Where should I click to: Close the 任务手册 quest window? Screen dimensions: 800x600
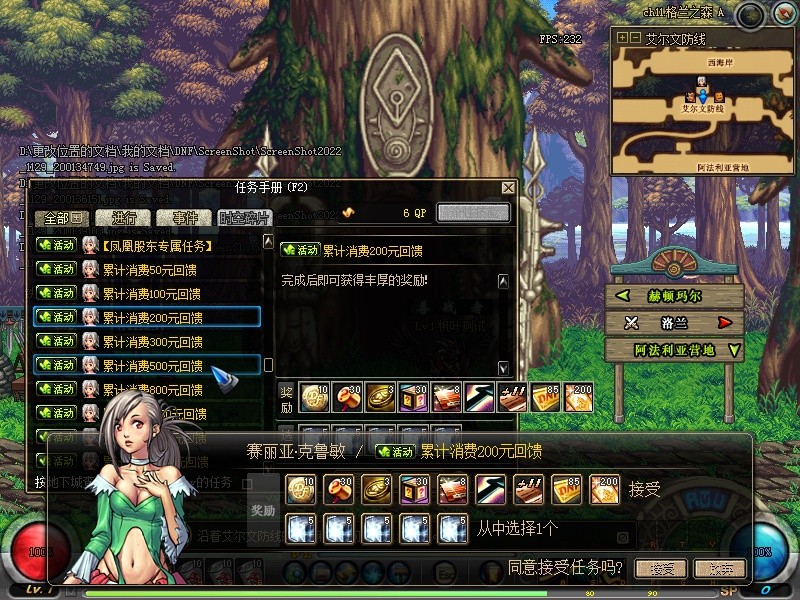point(508,188)
